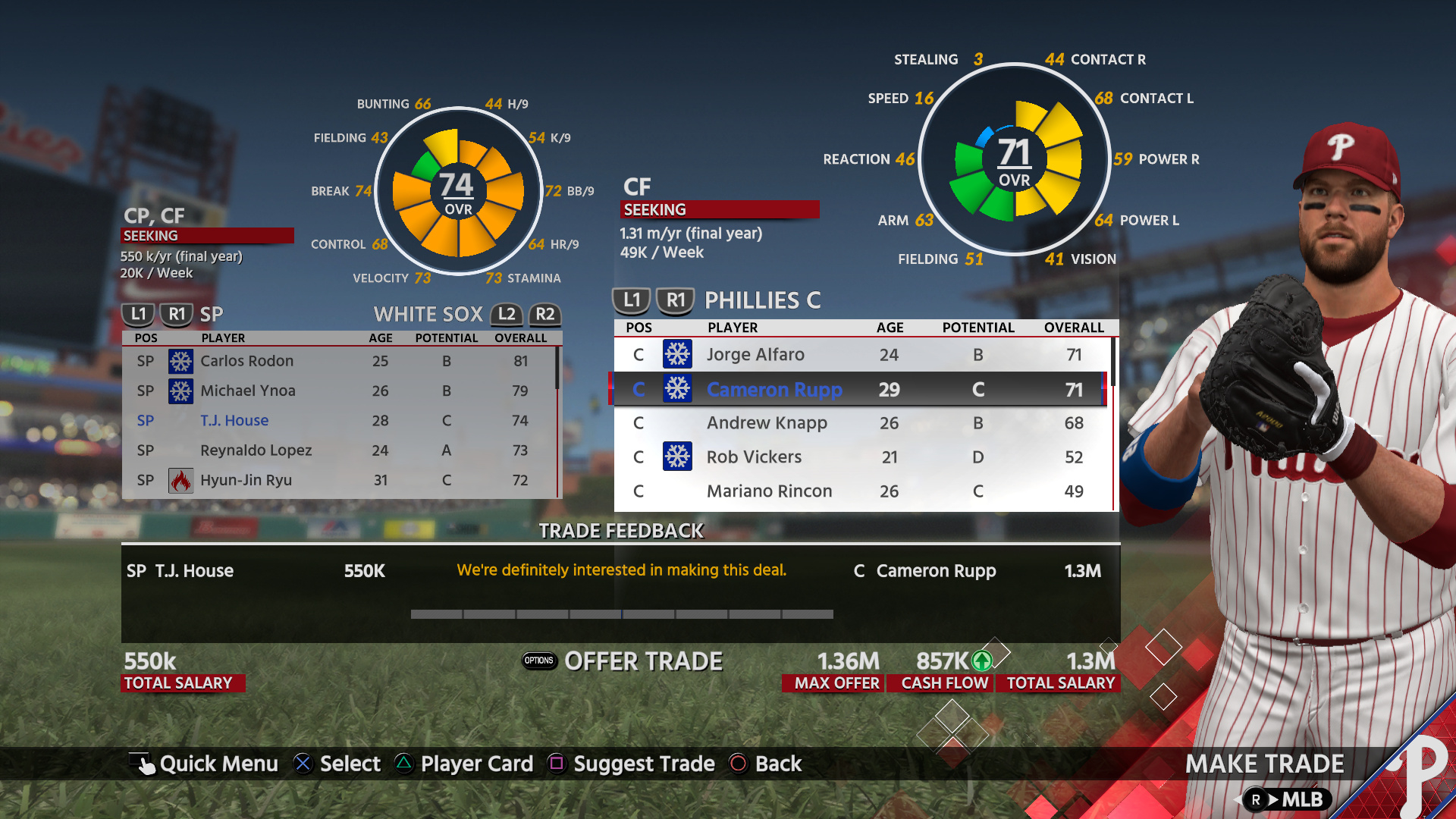This screenshot has height=819, width=1456.
Task: Click T.J. House in trade feedback
Action: tap(194, 570)
